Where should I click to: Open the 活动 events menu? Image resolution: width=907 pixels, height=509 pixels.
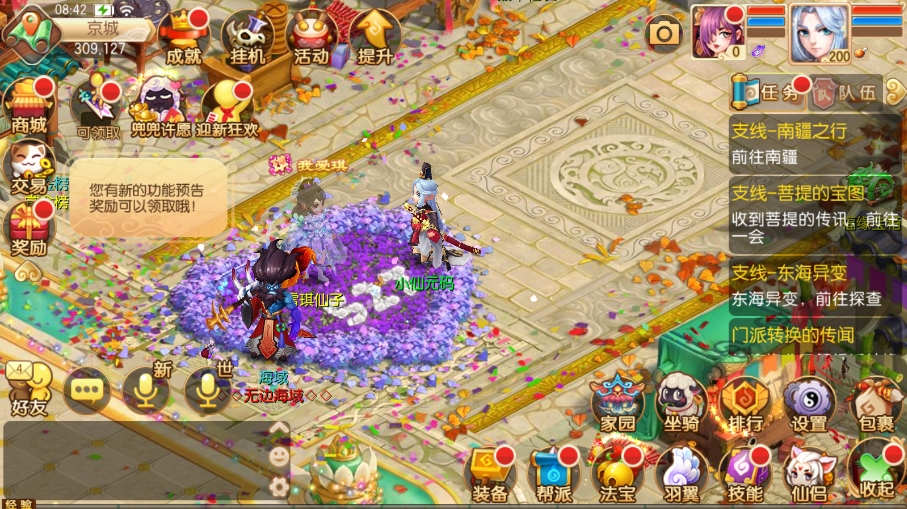pos(311,38)
